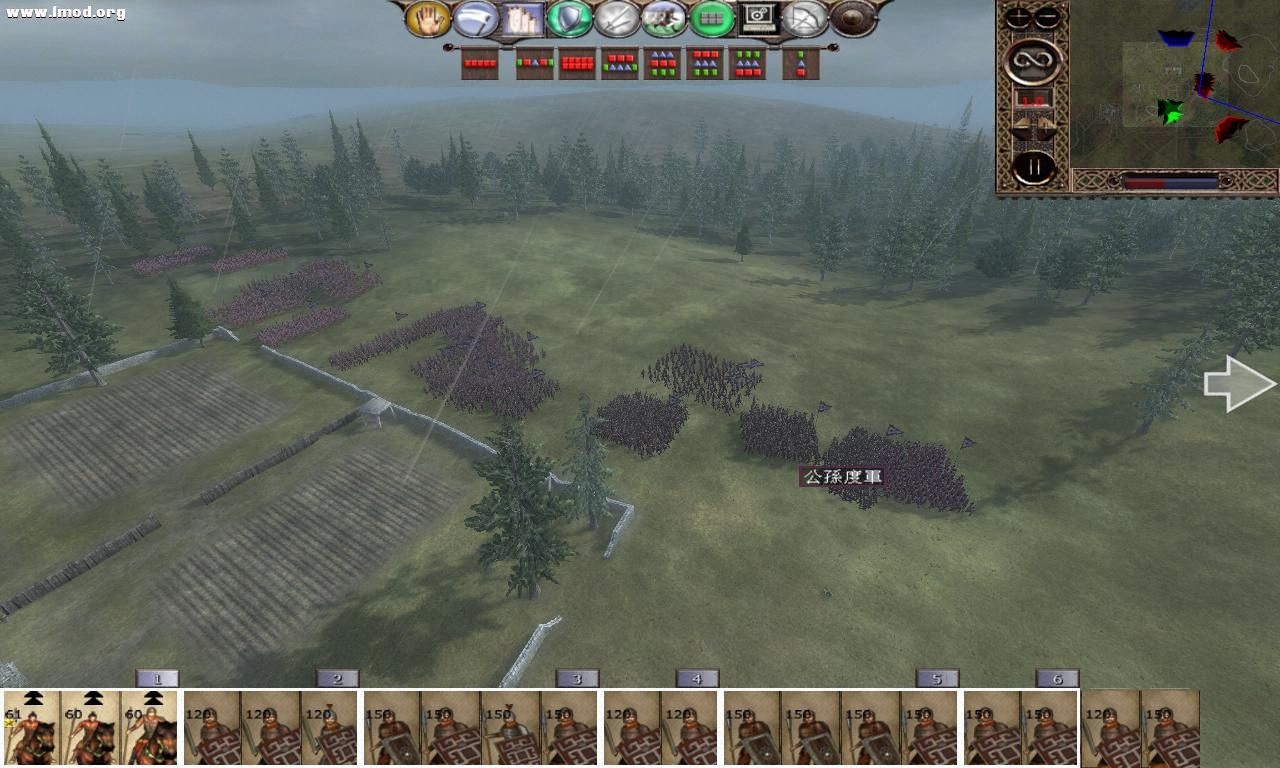Click the weapon-switch axe icon

pos(475,18)
